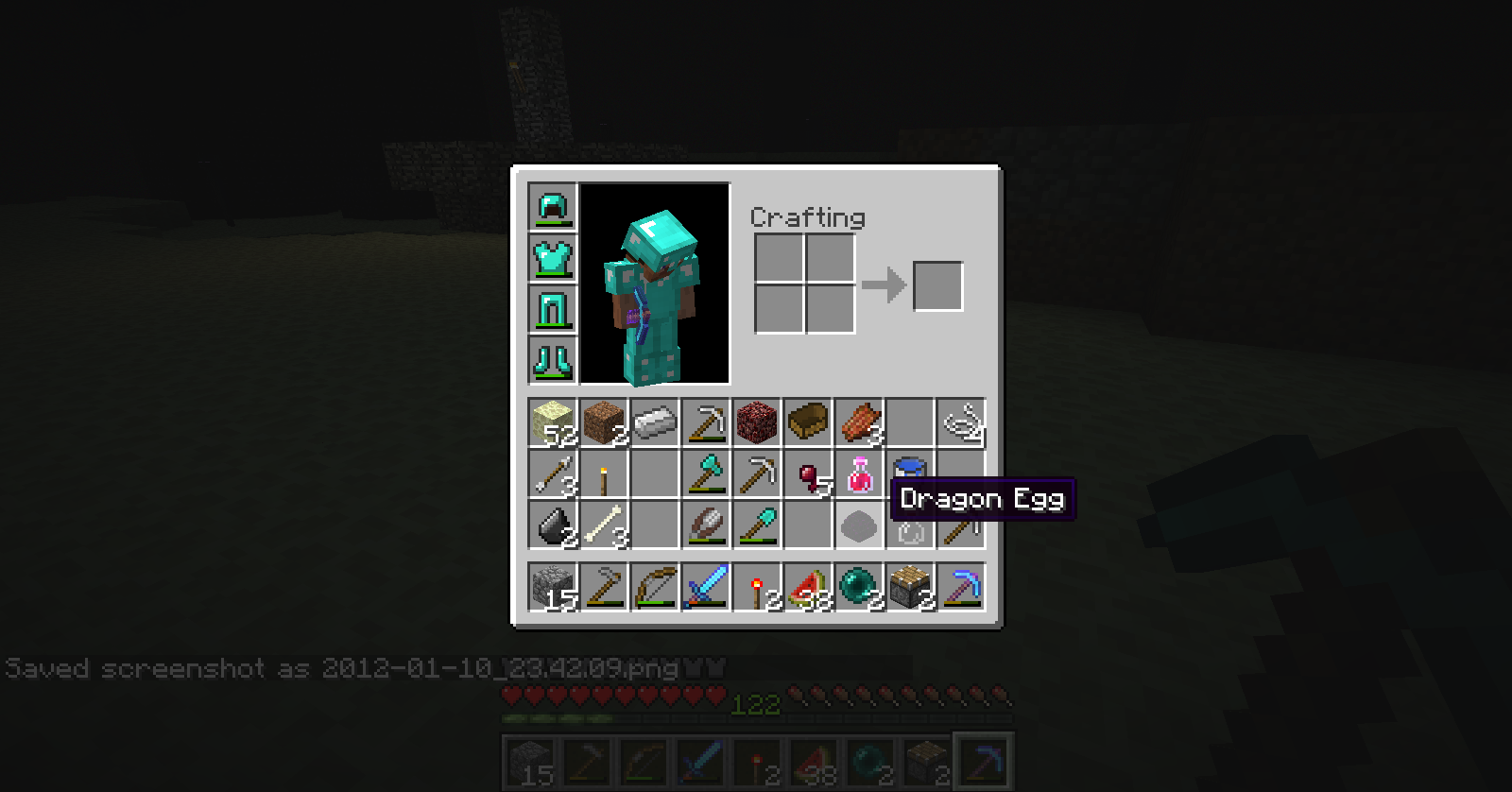The width and height of the screenshot is (1512, 792).
Task: Pick up the wooden boat
Action: 808,422
